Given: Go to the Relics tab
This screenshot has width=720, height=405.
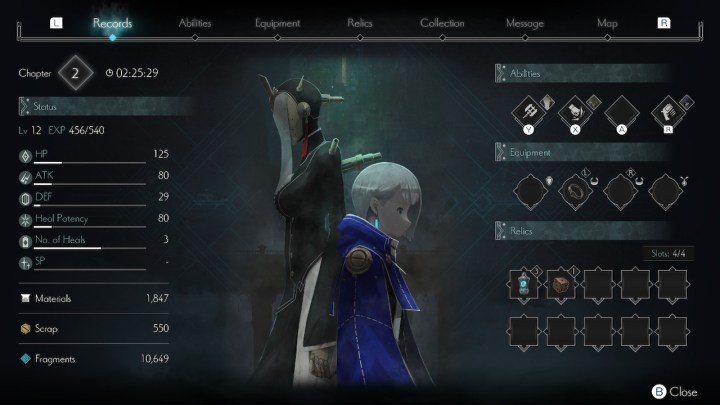Looking at the screenshot, I should (x=360, y=22).
